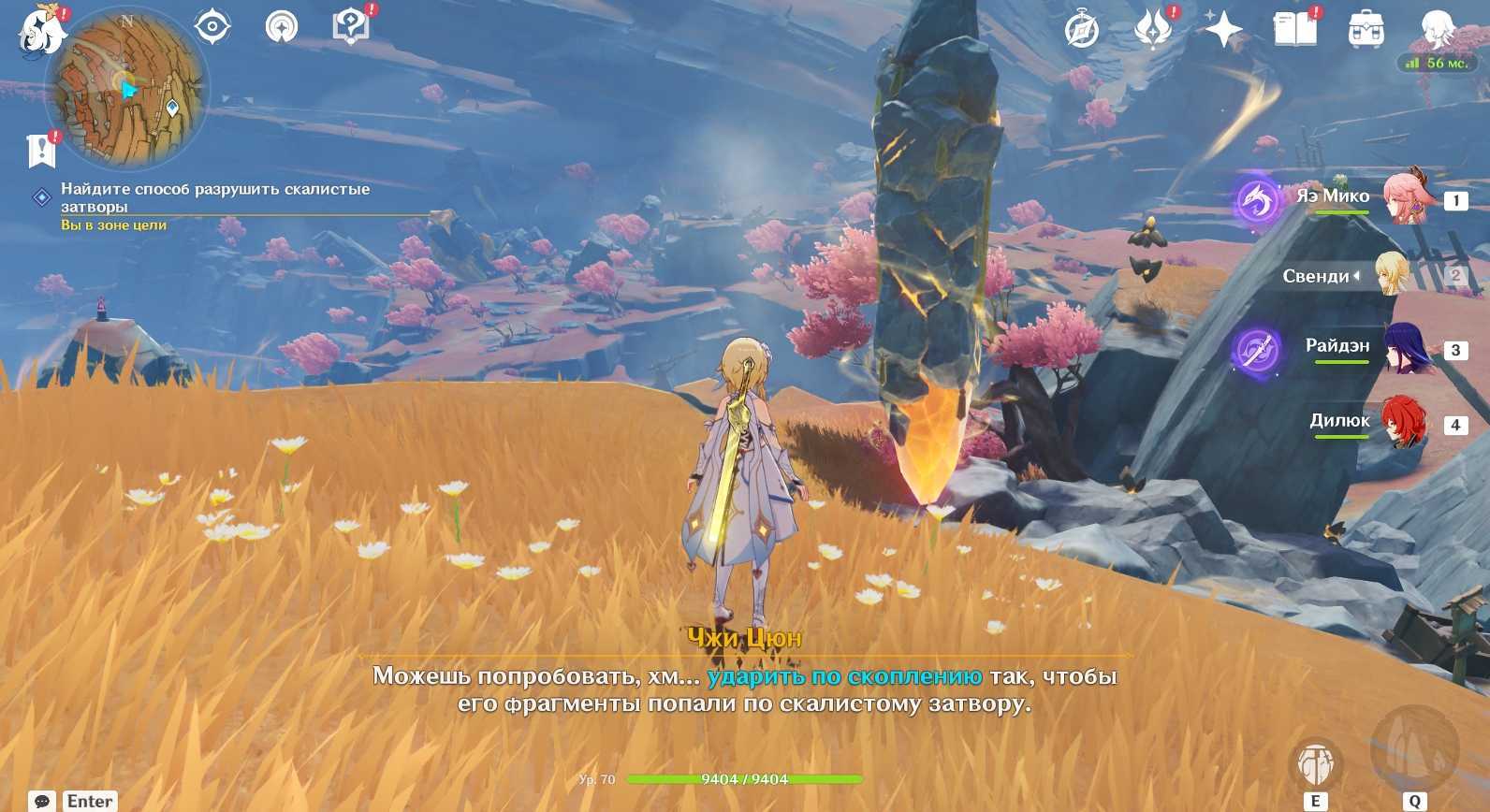This screenshot has height=812, width=1490.
Task: Select the rocky barriers quest tracker
Action: click(215, 197)
